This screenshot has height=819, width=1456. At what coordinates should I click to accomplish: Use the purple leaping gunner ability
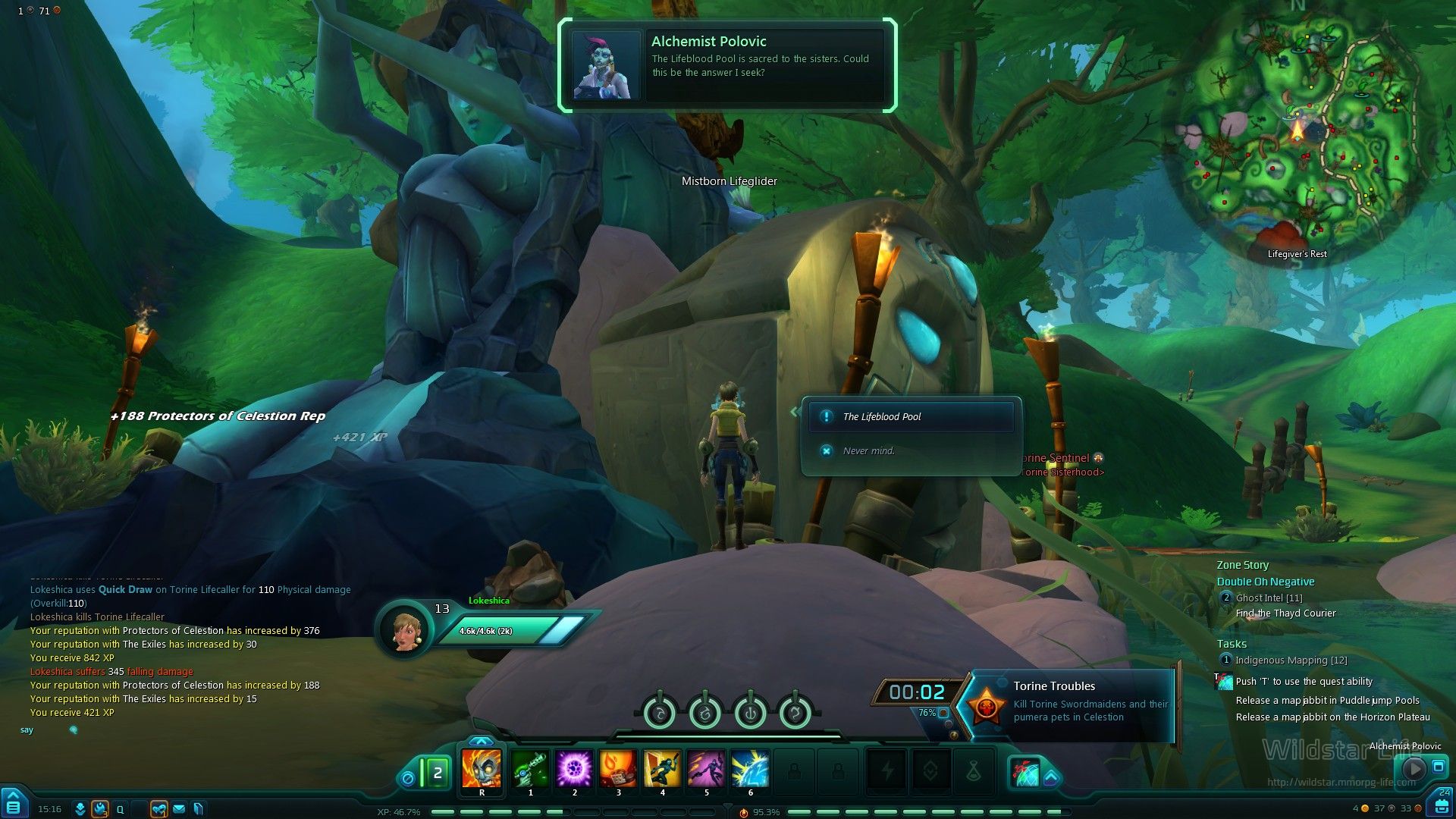[706, 768]
